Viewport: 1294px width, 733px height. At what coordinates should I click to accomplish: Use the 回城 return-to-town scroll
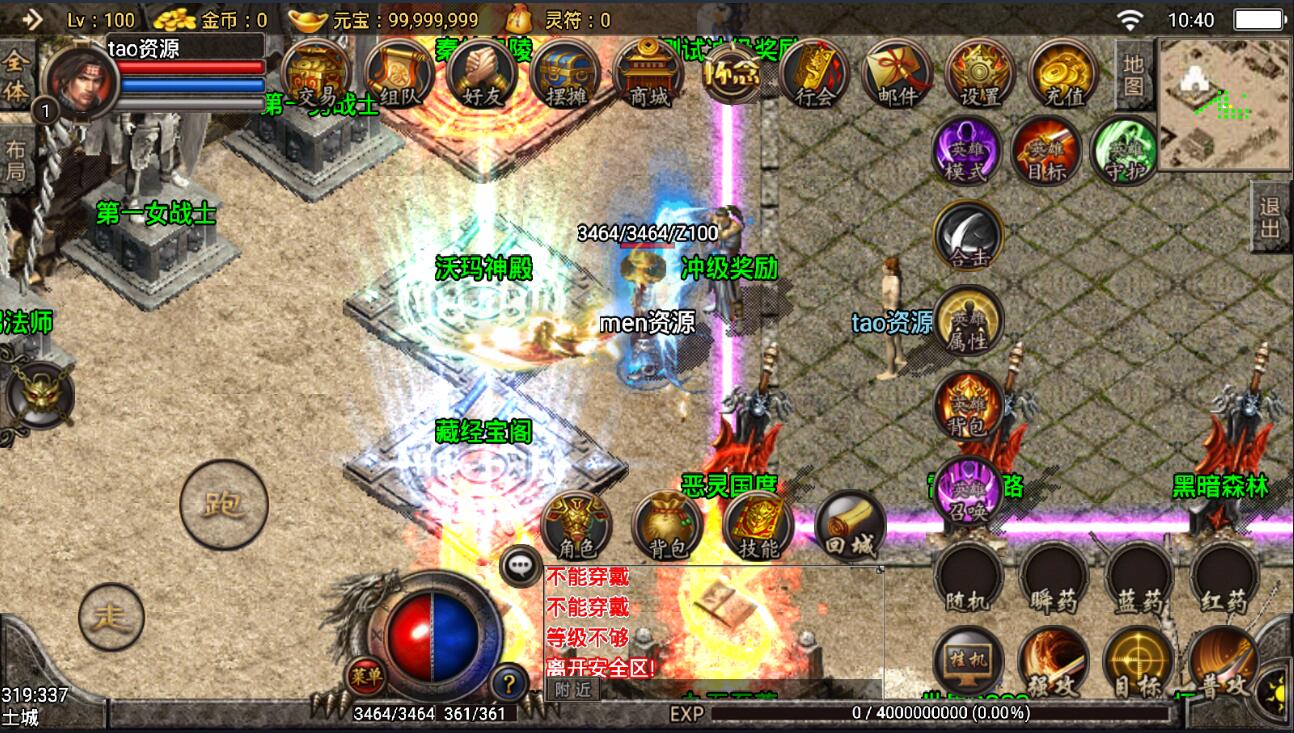(850, 524)
